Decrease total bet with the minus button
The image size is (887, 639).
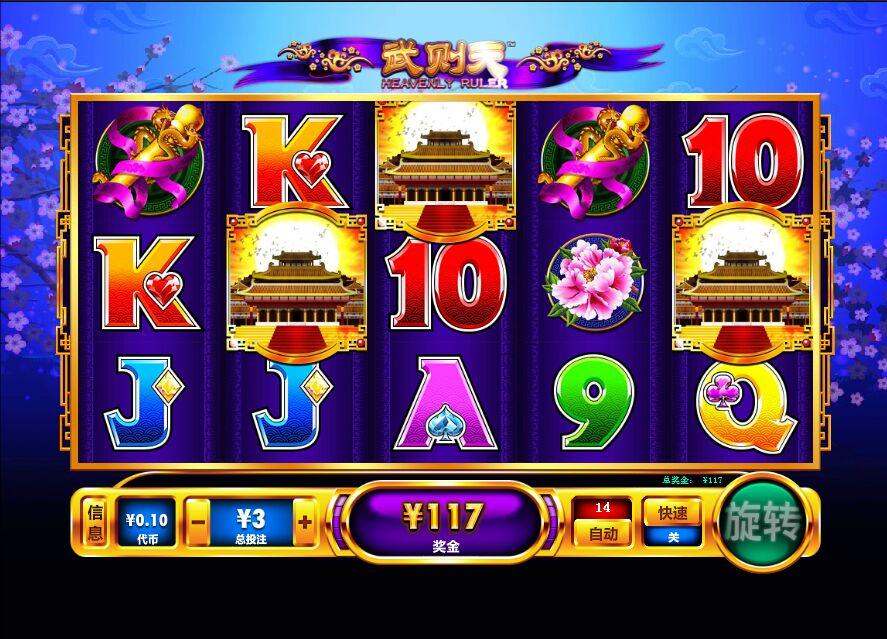pos(198,522)
